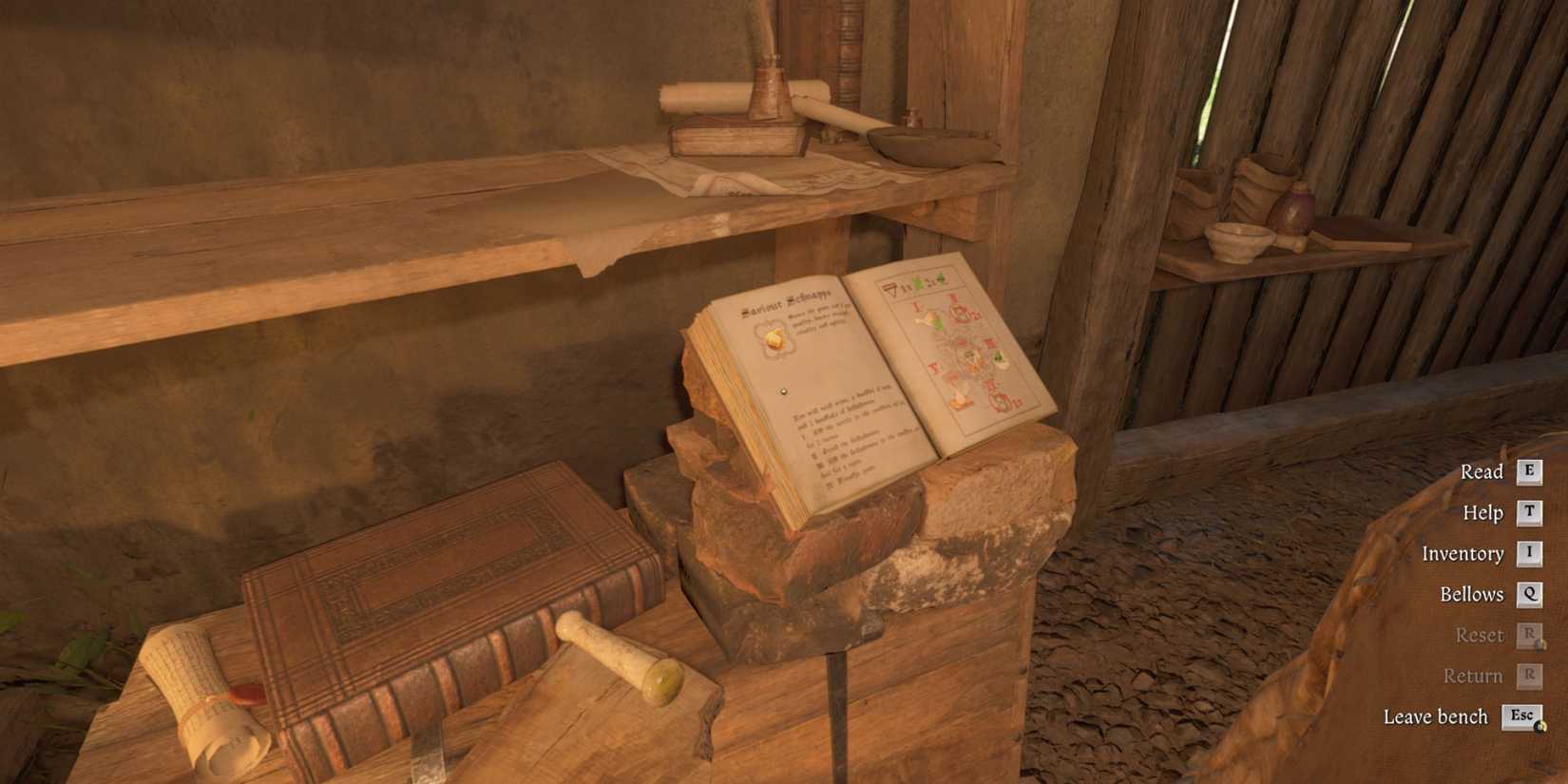Image resolution: width=1568 pixels, height=784 pixels.
Task: Click the belladonna herb icon in step III
Action: click(998, 357)
